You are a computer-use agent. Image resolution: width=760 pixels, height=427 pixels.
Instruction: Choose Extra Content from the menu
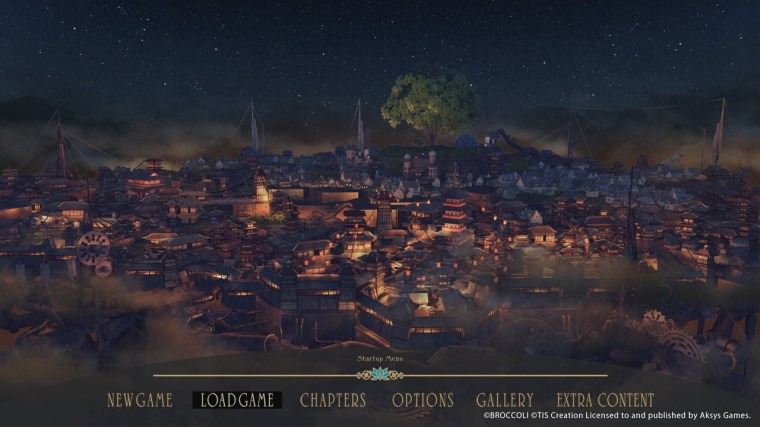605,400
